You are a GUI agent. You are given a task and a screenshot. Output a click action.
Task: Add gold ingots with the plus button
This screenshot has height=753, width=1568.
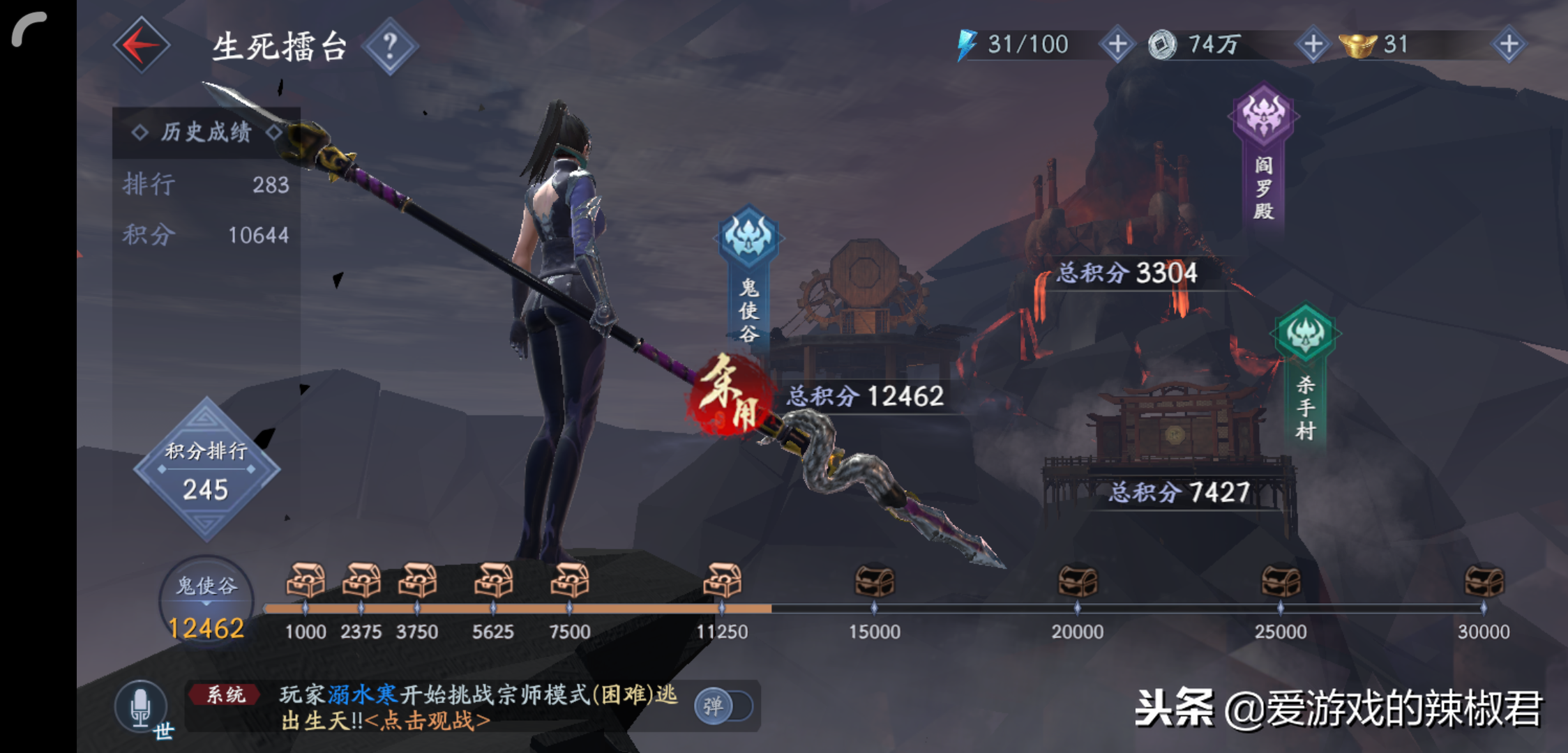tap(1509, 45)
